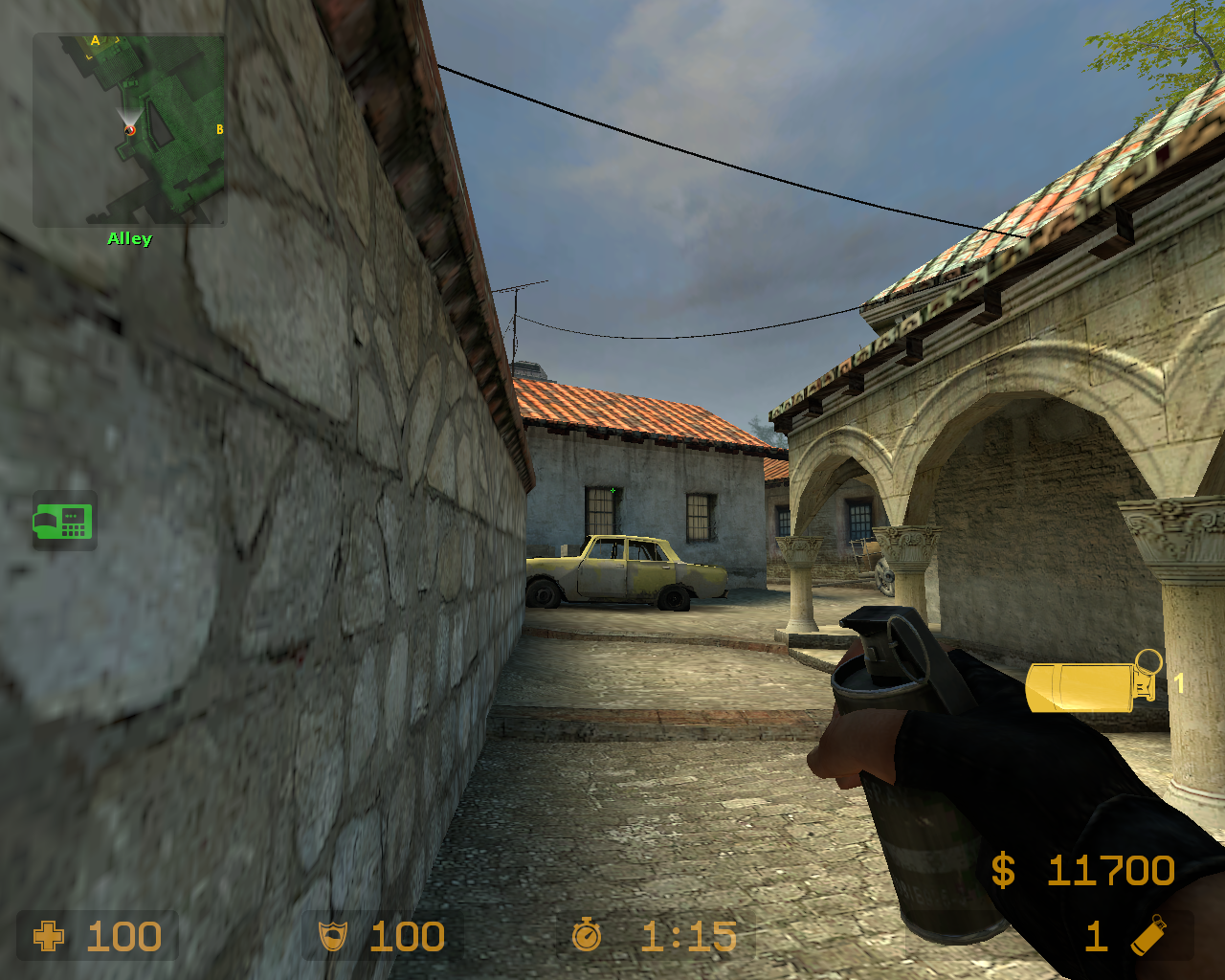Expand the radar minimap
1225x980 pixels.
[x=129, y=129]
